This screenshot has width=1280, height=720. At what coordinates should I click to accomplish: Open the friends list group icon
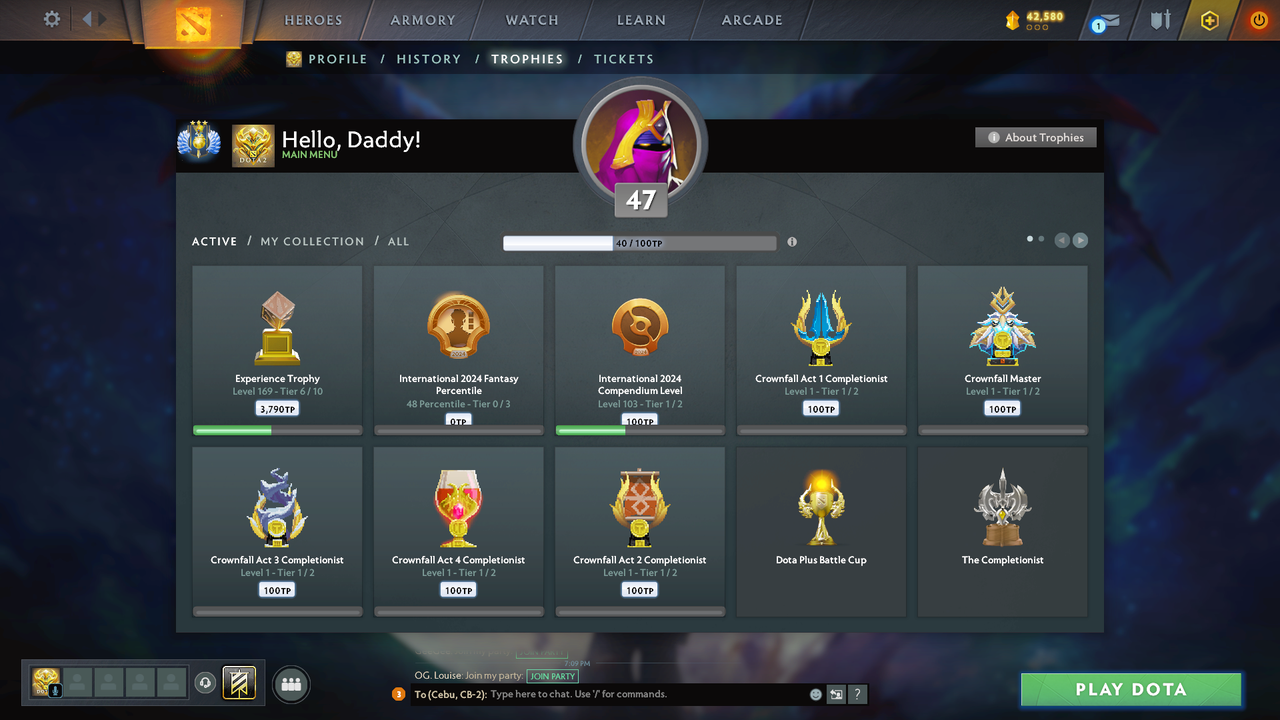pyautogui.click(x=290, y=684)
